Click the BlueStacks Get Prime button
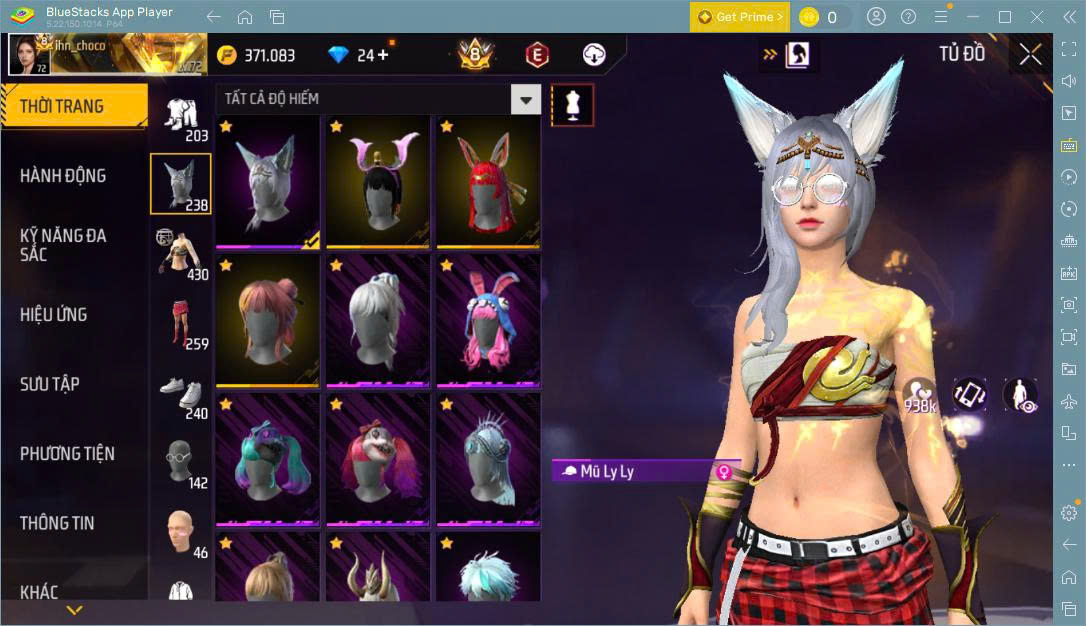Screen dimensions: 1086x626 click(x=740, y=17)
